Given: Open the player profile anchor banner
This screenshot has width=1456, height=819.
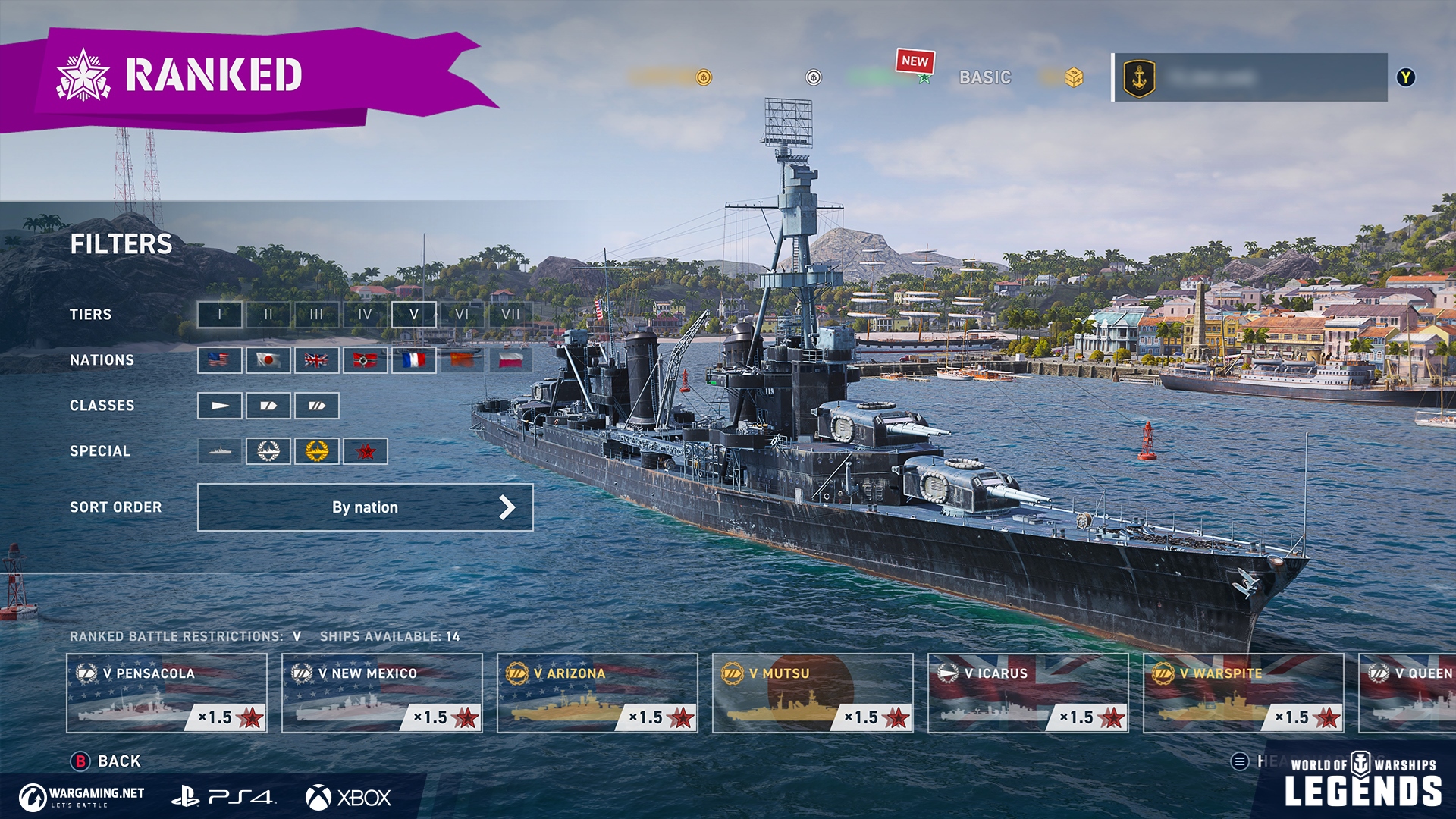Looking at the screenshot, I should click(1250, 77).
